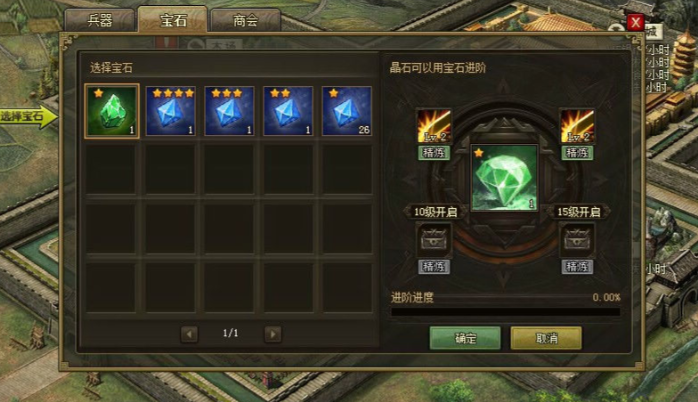698x402 pixels.
Task: Pick the two-star blue gem
Action: point(288,111)
